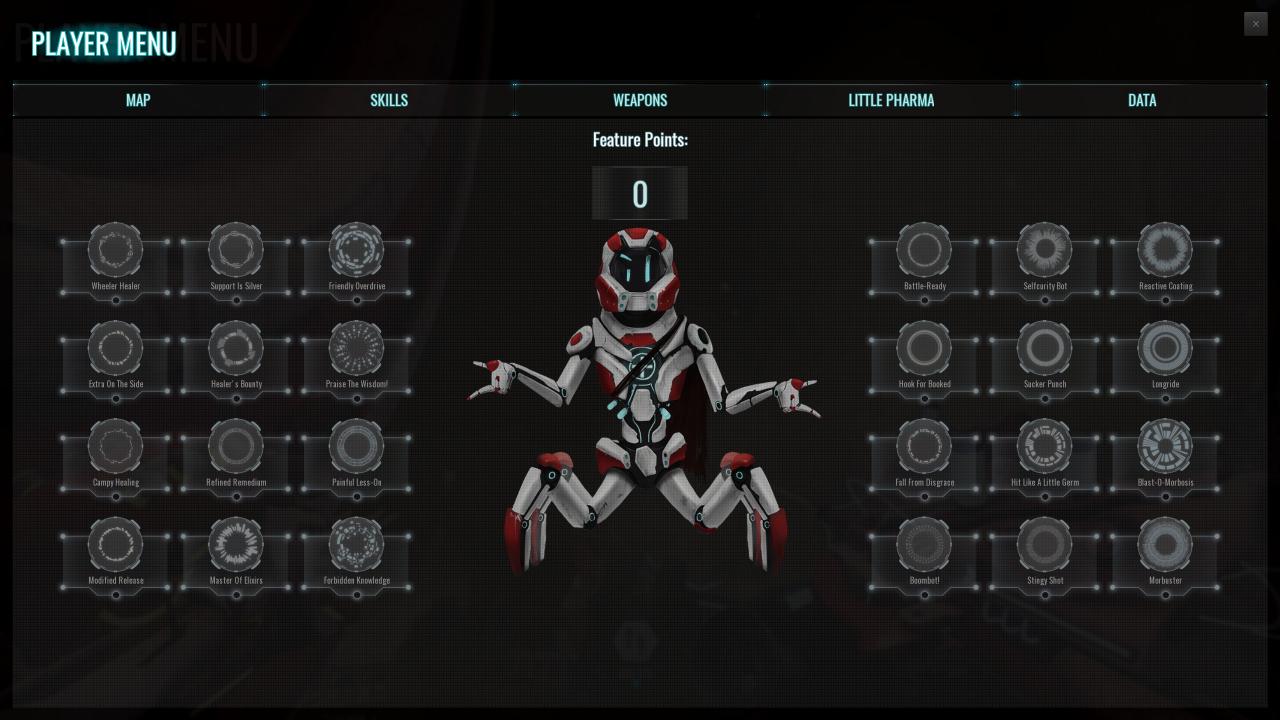Choose the Friendly Overdrive feature
Screen dimensions: 1280x720
tap(356, 250)
